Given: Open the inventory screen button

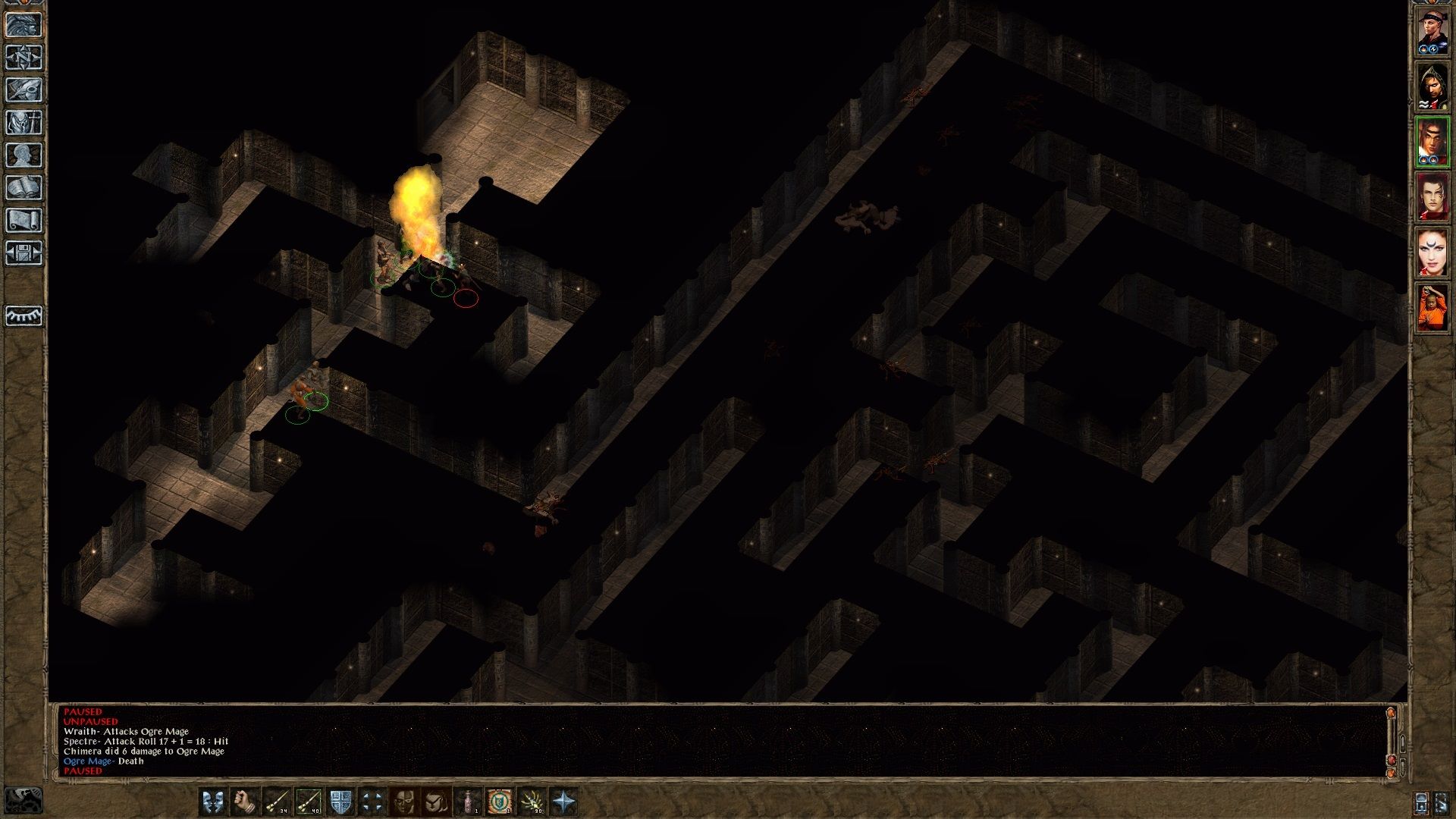Looking at the screenshot, I should [x=24, y=123].
